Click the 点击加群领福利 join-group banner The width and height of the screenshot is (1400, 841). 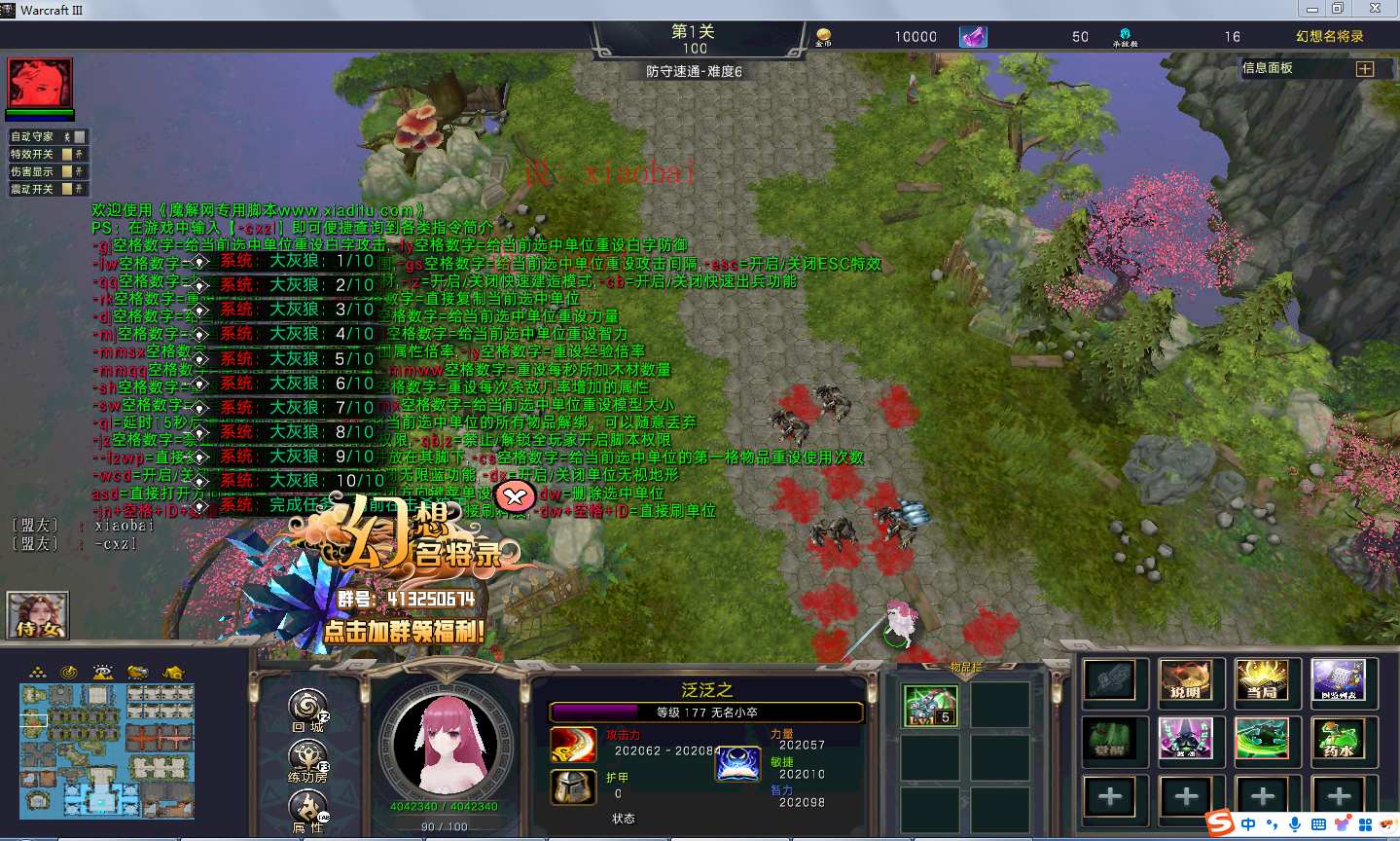(x=404, y=631)
